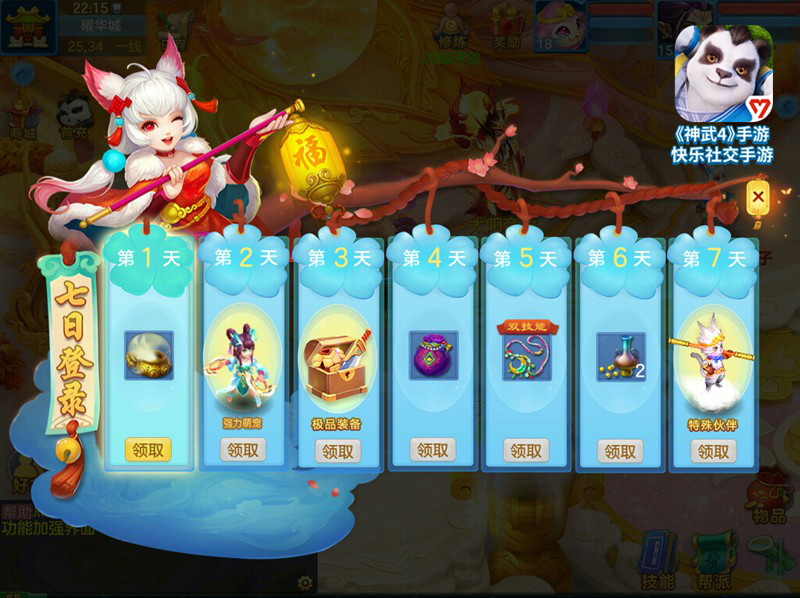Select the Day 6 blue potion item
The image size is (800, 598).
[621, 355]
